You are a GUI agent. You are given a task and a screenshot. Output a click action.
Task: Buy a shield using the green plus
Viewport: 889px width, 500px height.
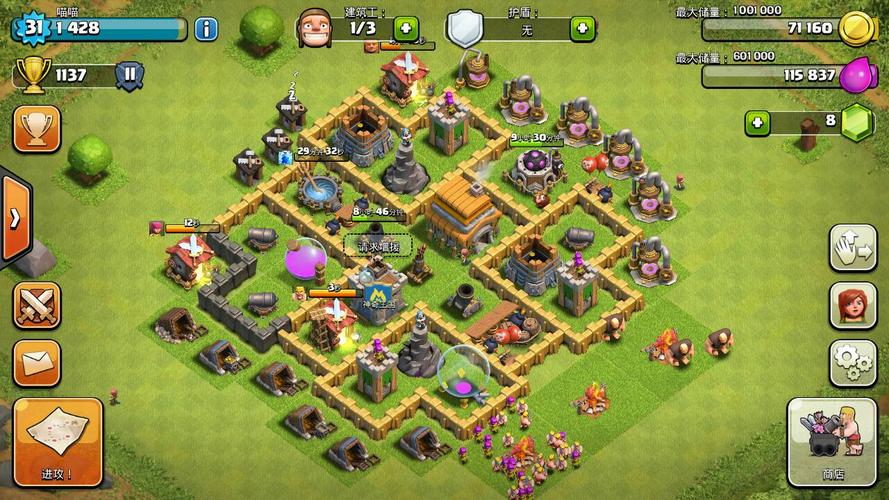[582, 28]
